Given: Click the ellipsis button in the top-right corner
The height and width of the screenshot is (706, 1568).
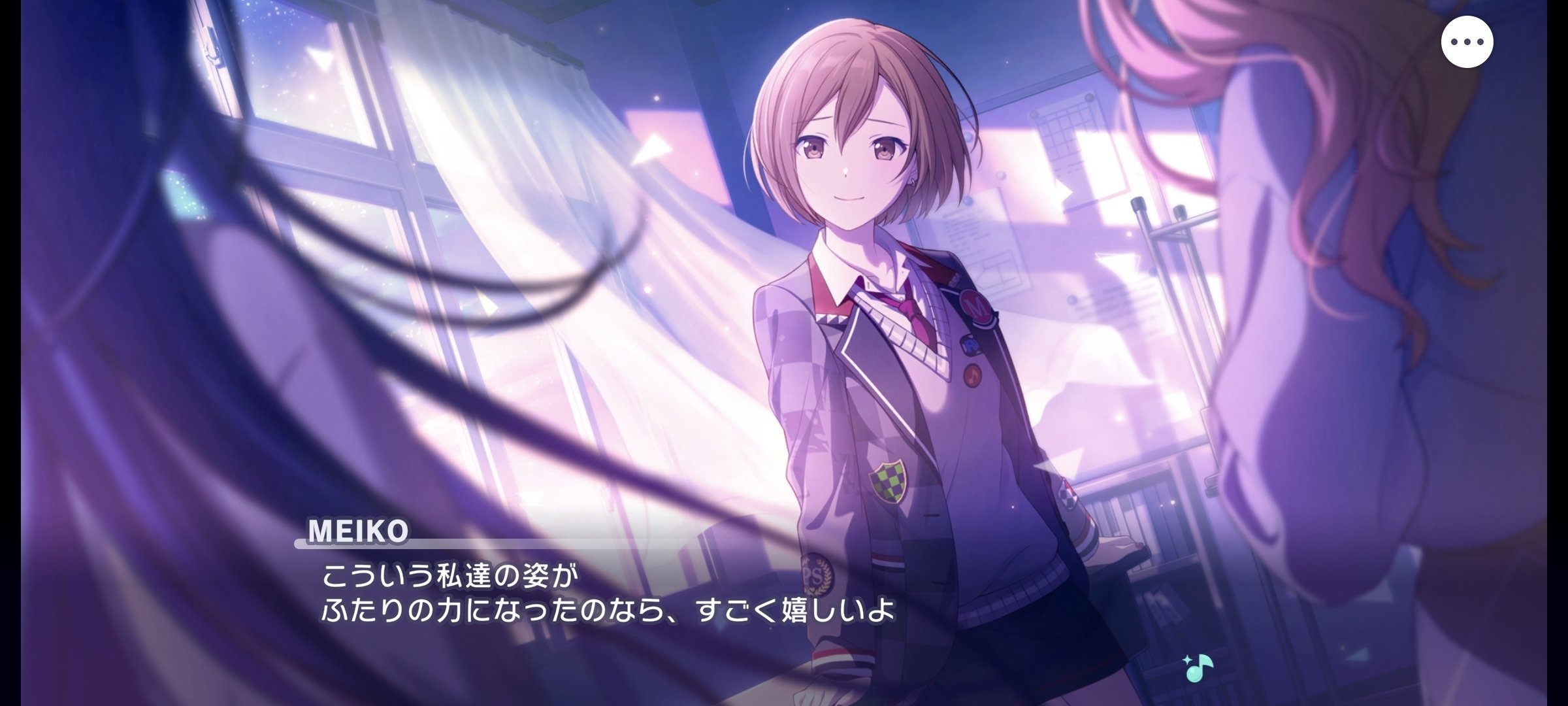Looking at the screenshot, I should coord(1467,41).
